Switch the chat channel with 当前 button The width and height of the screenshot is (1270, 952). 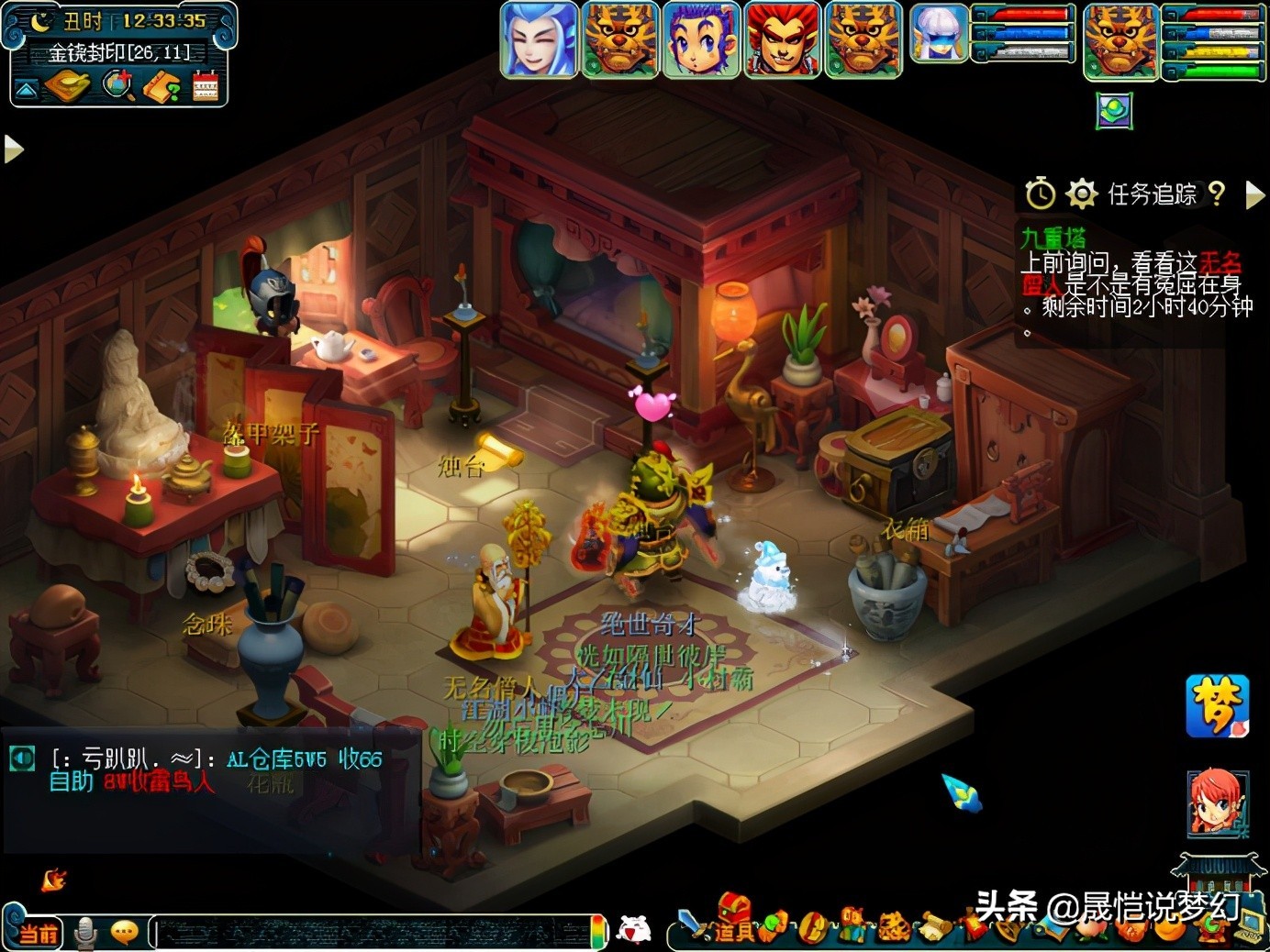37,933
